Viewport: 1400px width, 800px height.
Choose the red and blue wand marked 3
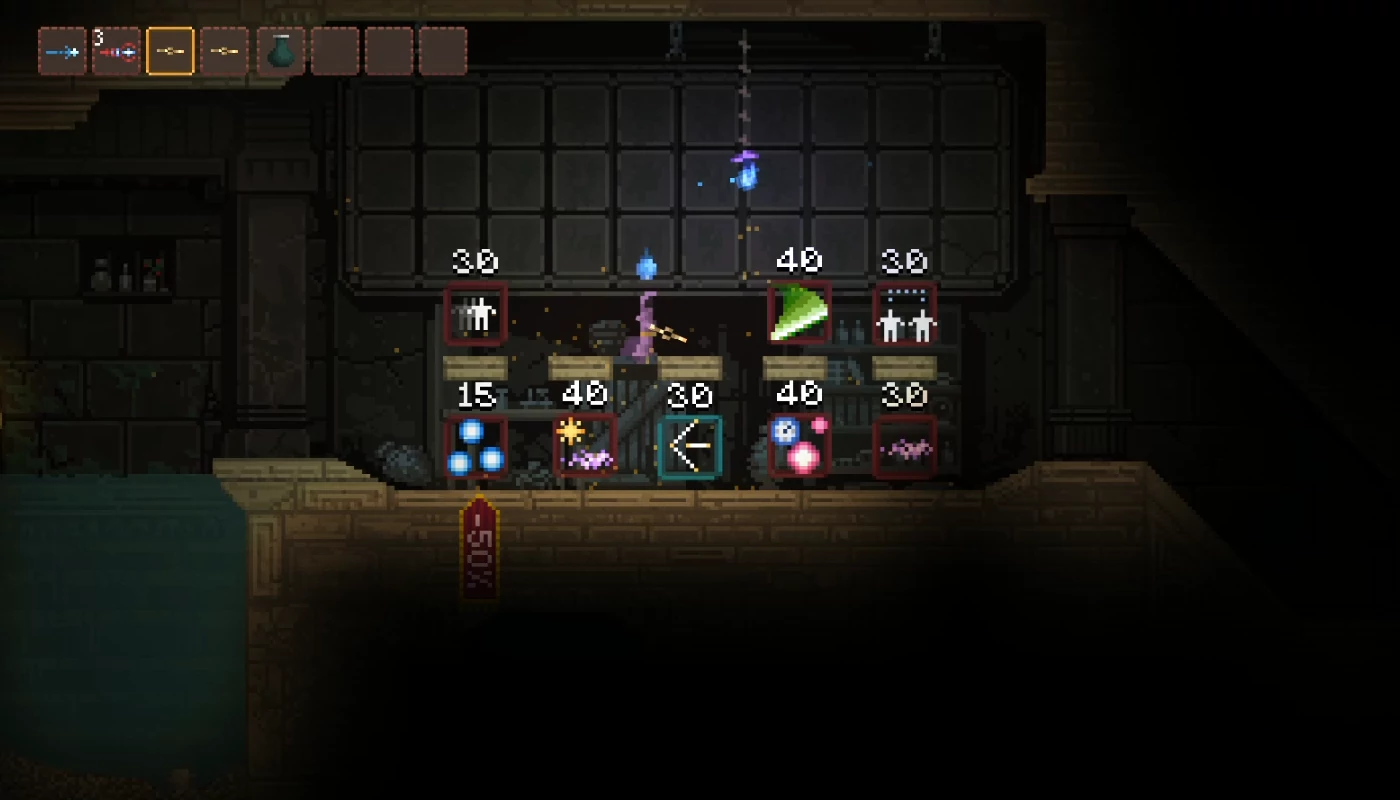[116, 51]
